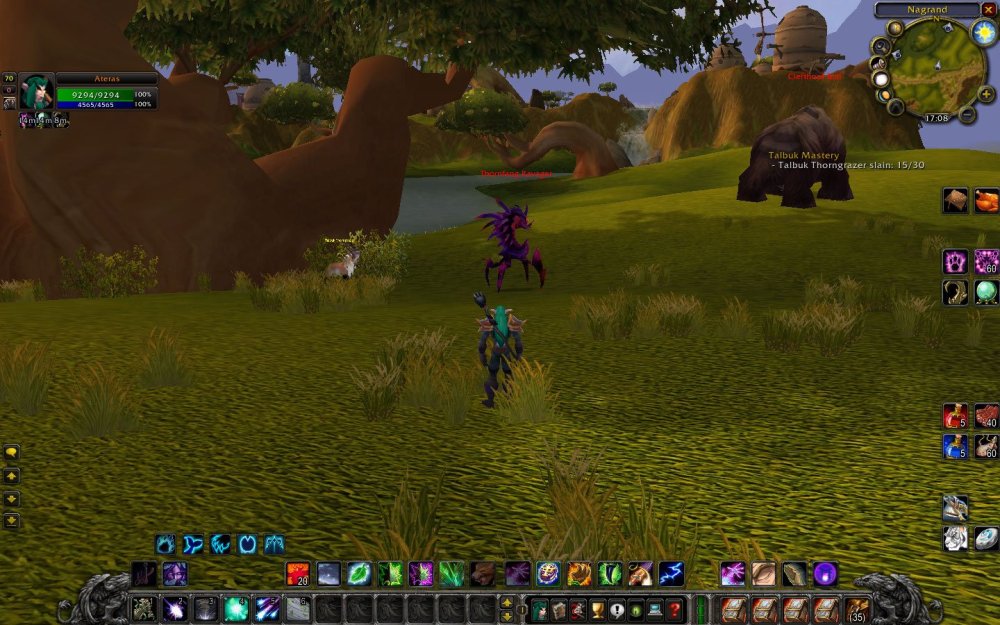Open the red question mark help button
The width and height of the screenshot is (1000, 625).
pyautogui.click(x=675, y=609)
